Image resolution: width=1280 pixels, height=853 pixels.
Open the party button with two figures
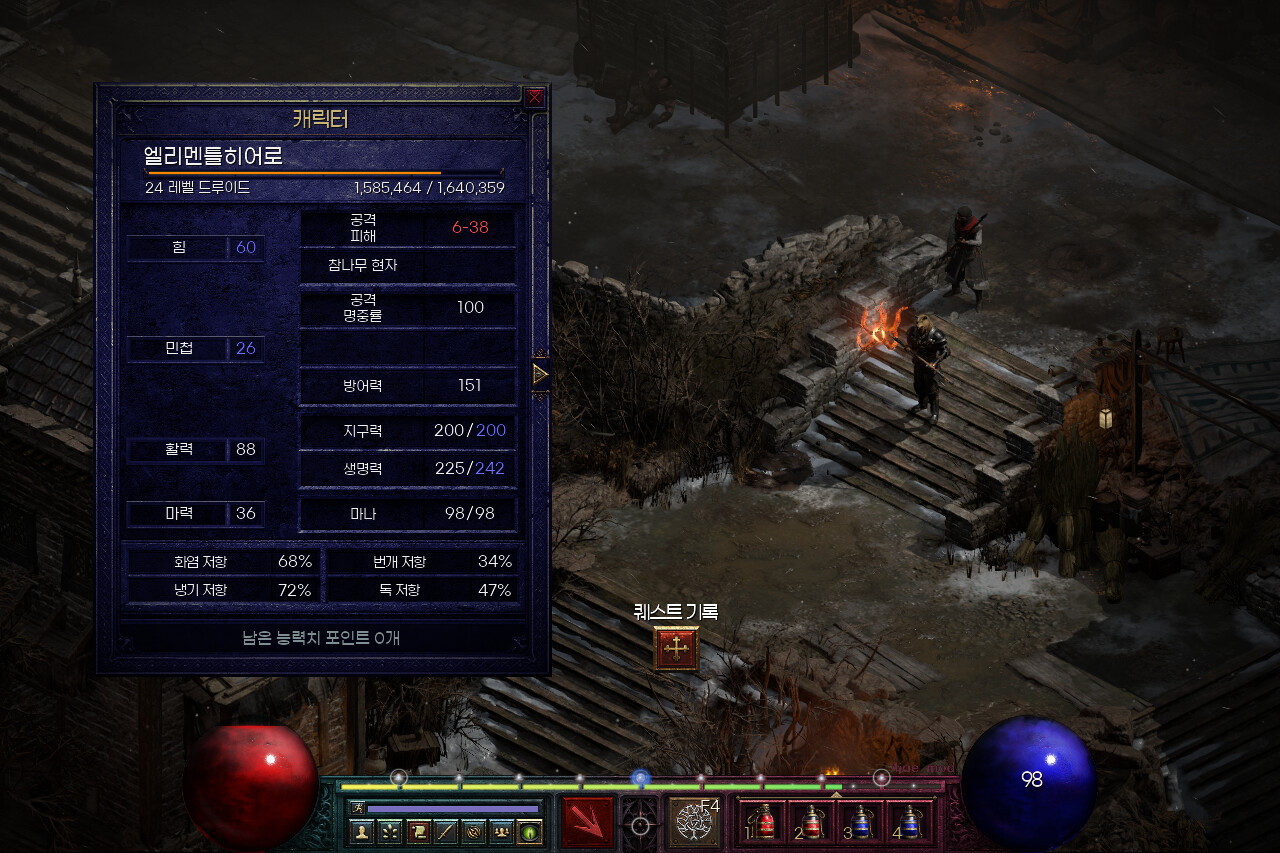(x=502, y=832)
